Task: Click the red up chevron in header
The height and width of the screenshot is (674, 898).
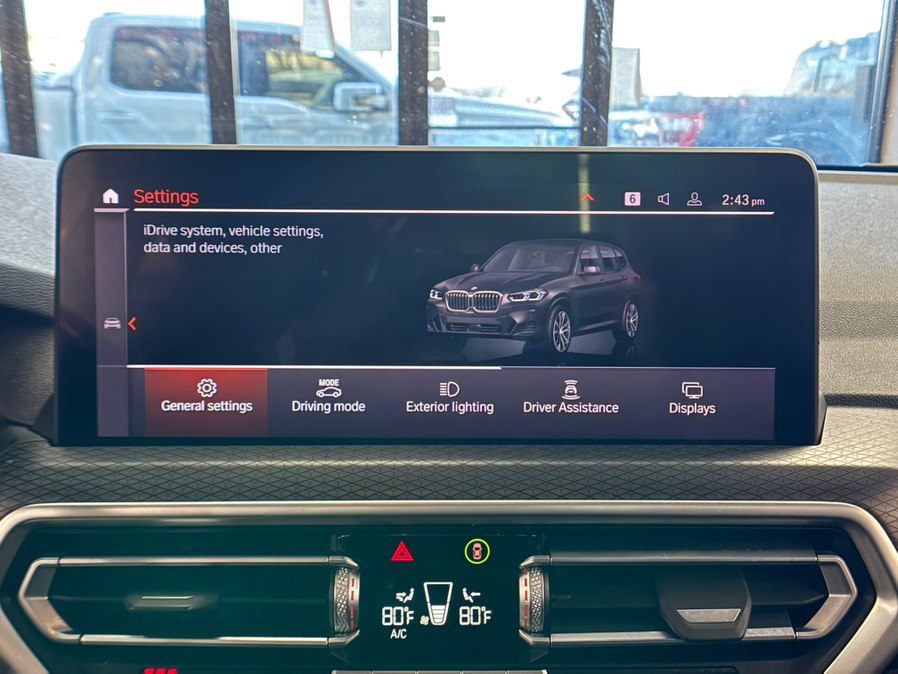Action: (x=587, y=198)
